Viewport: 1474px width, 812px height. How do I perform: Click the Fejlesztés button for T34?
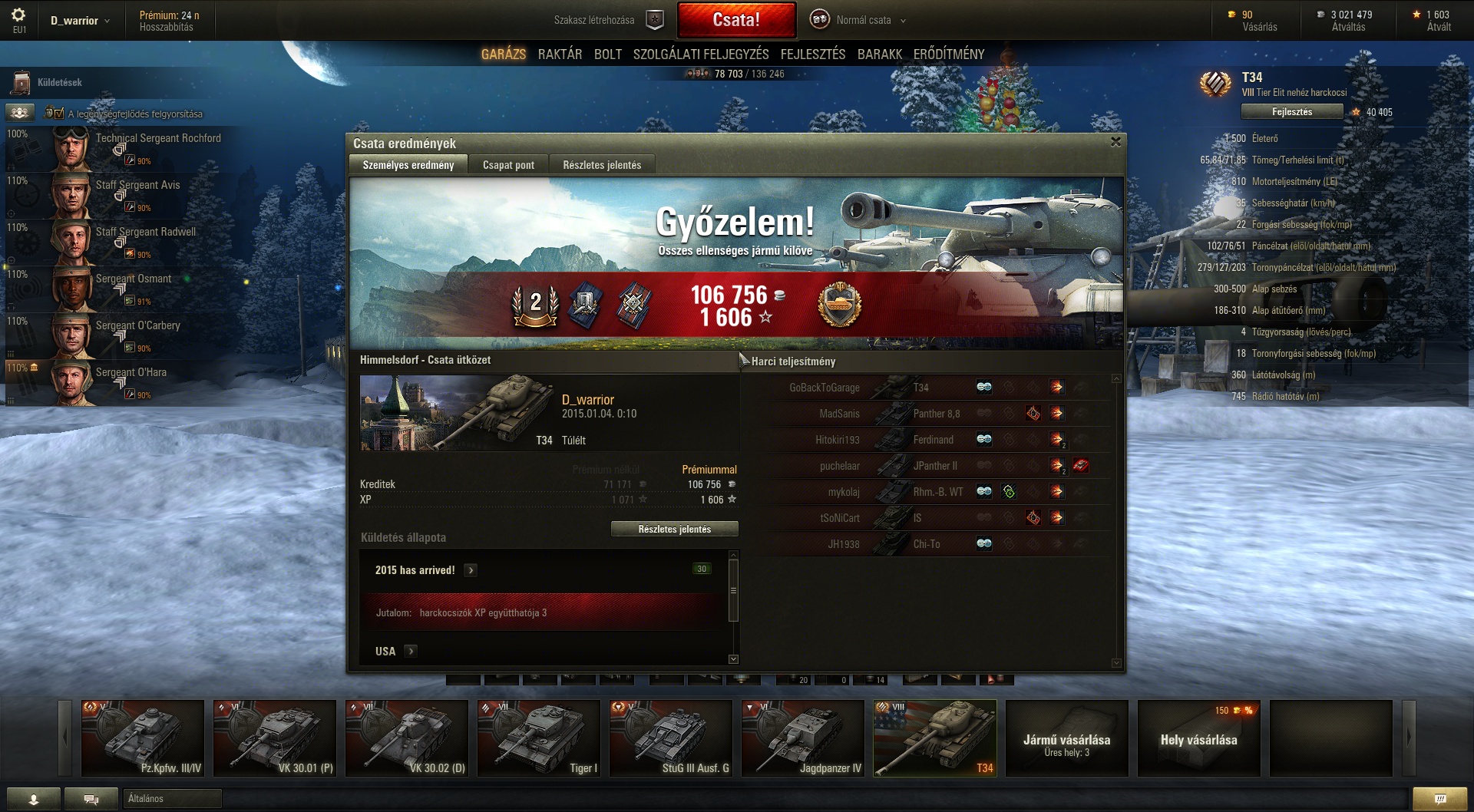point(1291,112)
